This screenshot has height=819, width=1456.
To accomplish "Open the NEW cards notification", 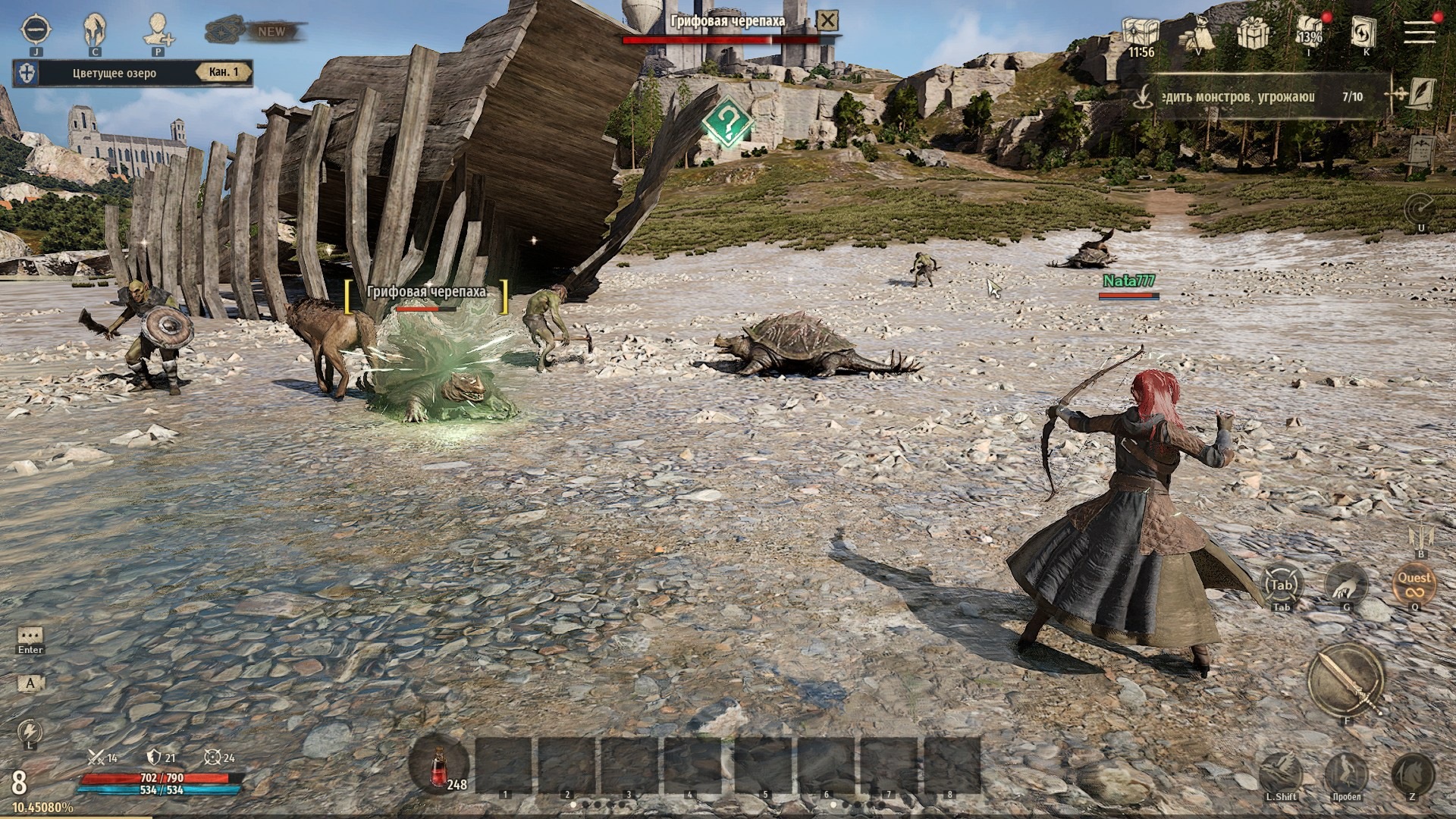I will click(x=256, y=32).
